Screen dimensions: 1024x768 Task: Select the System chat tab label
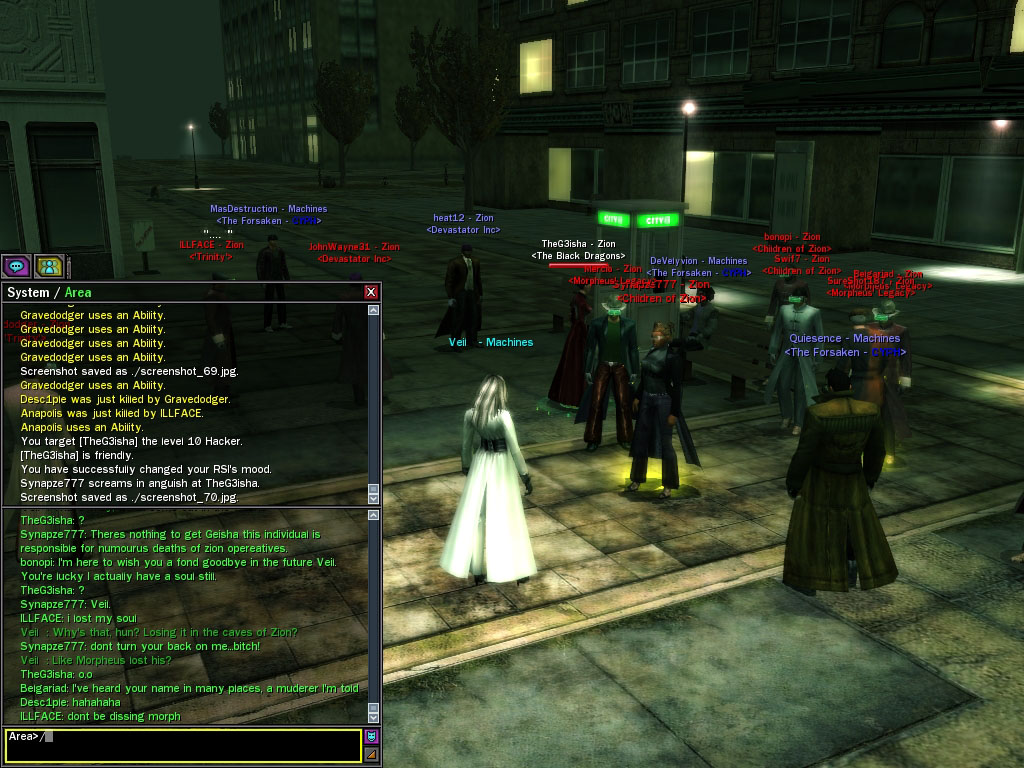pyautogui.click(x=28, y=293)
